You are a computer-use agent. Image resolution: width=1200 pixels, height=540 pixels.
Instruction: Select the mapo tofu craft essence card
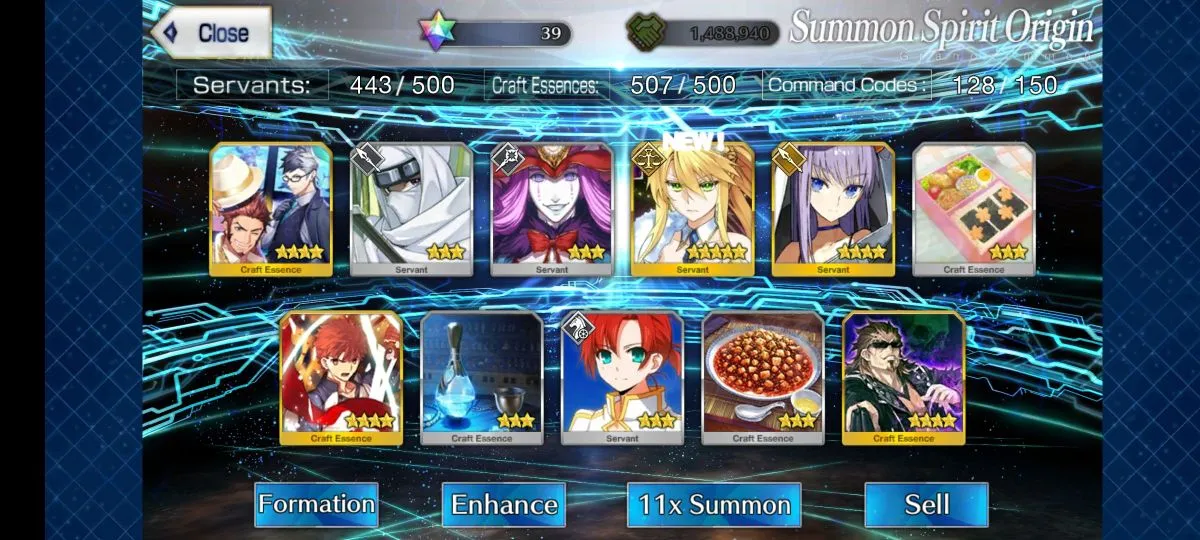pos(763,377)
